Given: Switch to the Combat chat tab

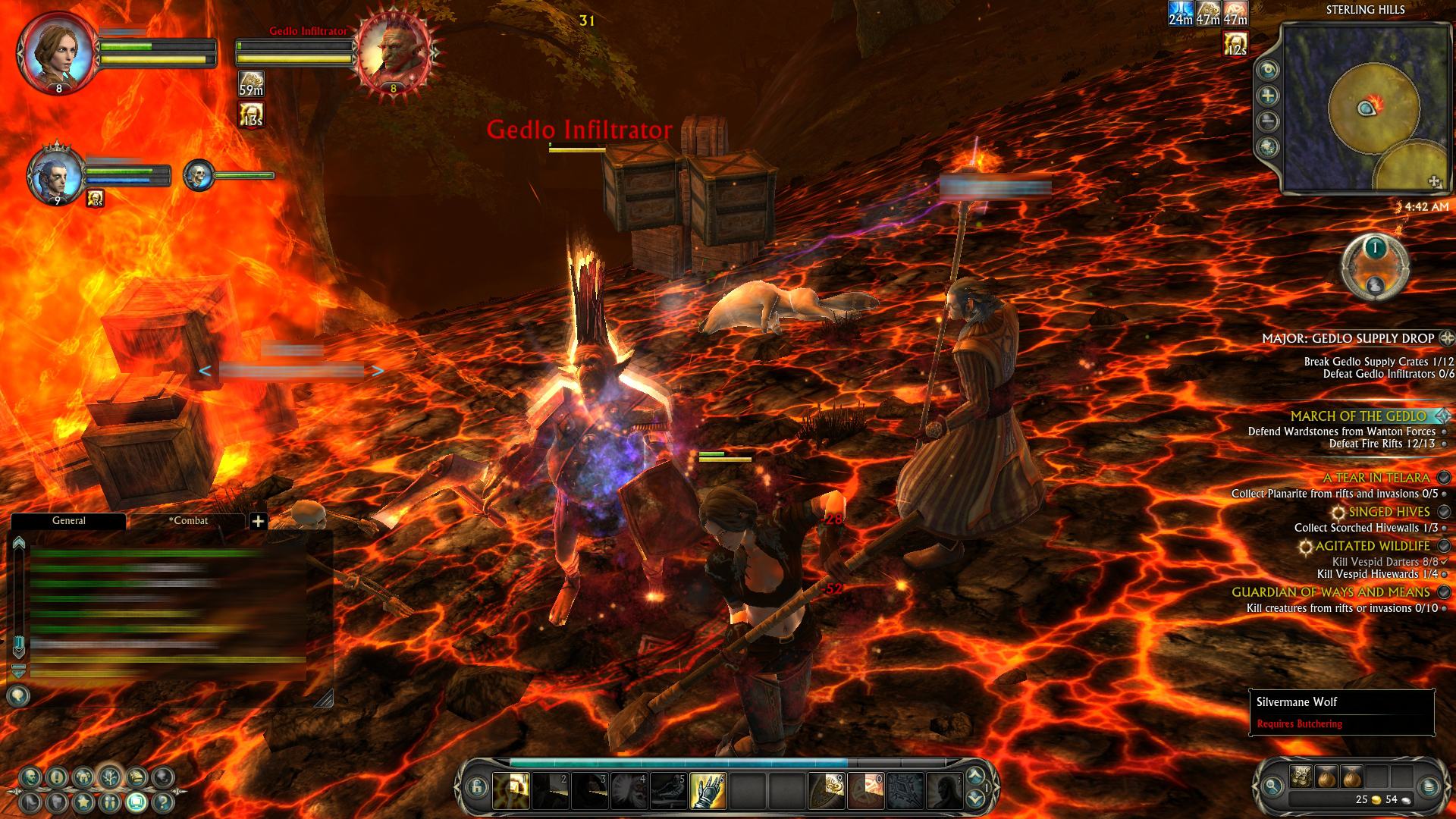Looking at the screenshot, I should tap(188, 521).
